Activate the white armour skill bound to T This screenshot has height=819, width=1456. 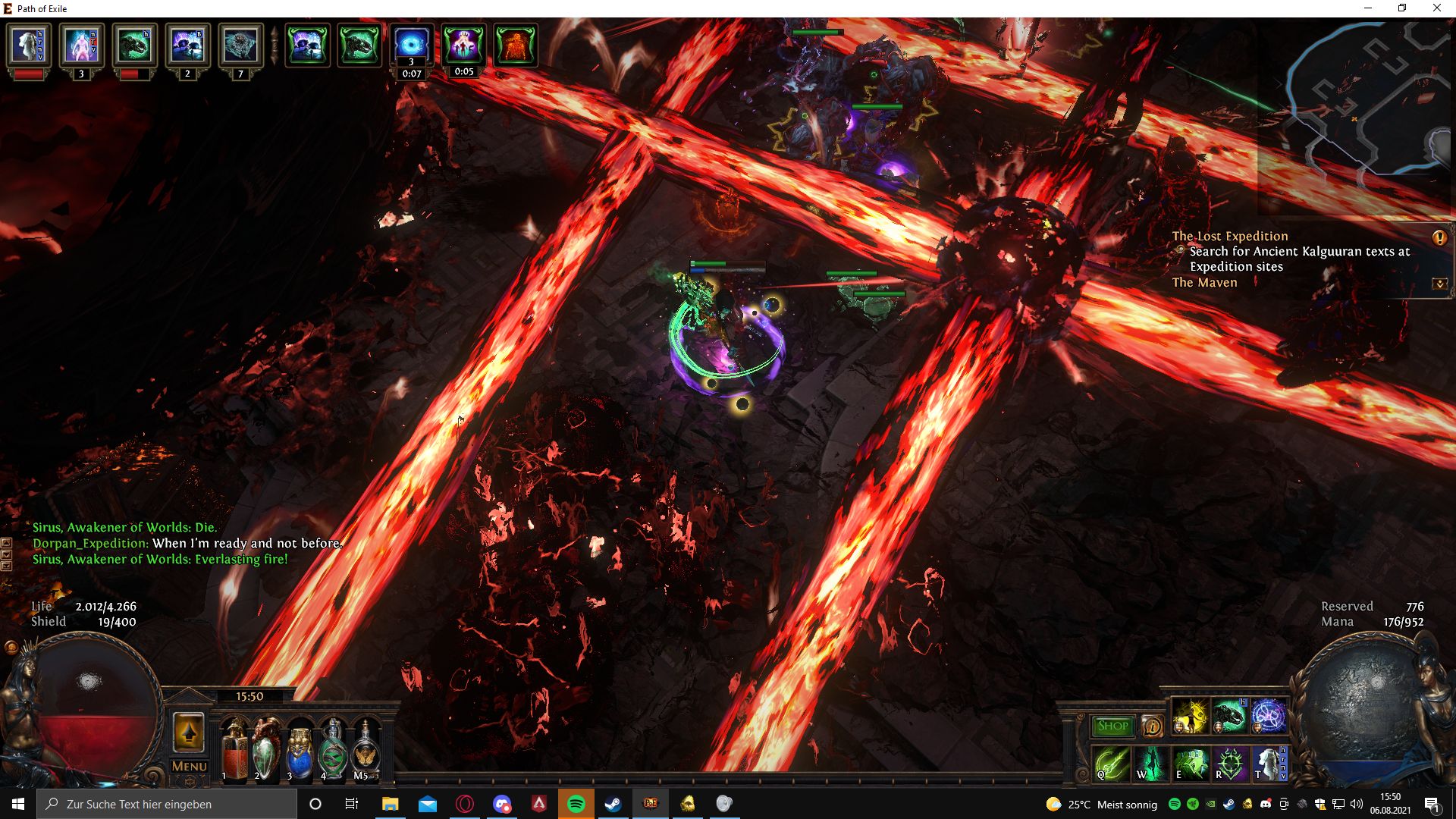(1269, 762)
